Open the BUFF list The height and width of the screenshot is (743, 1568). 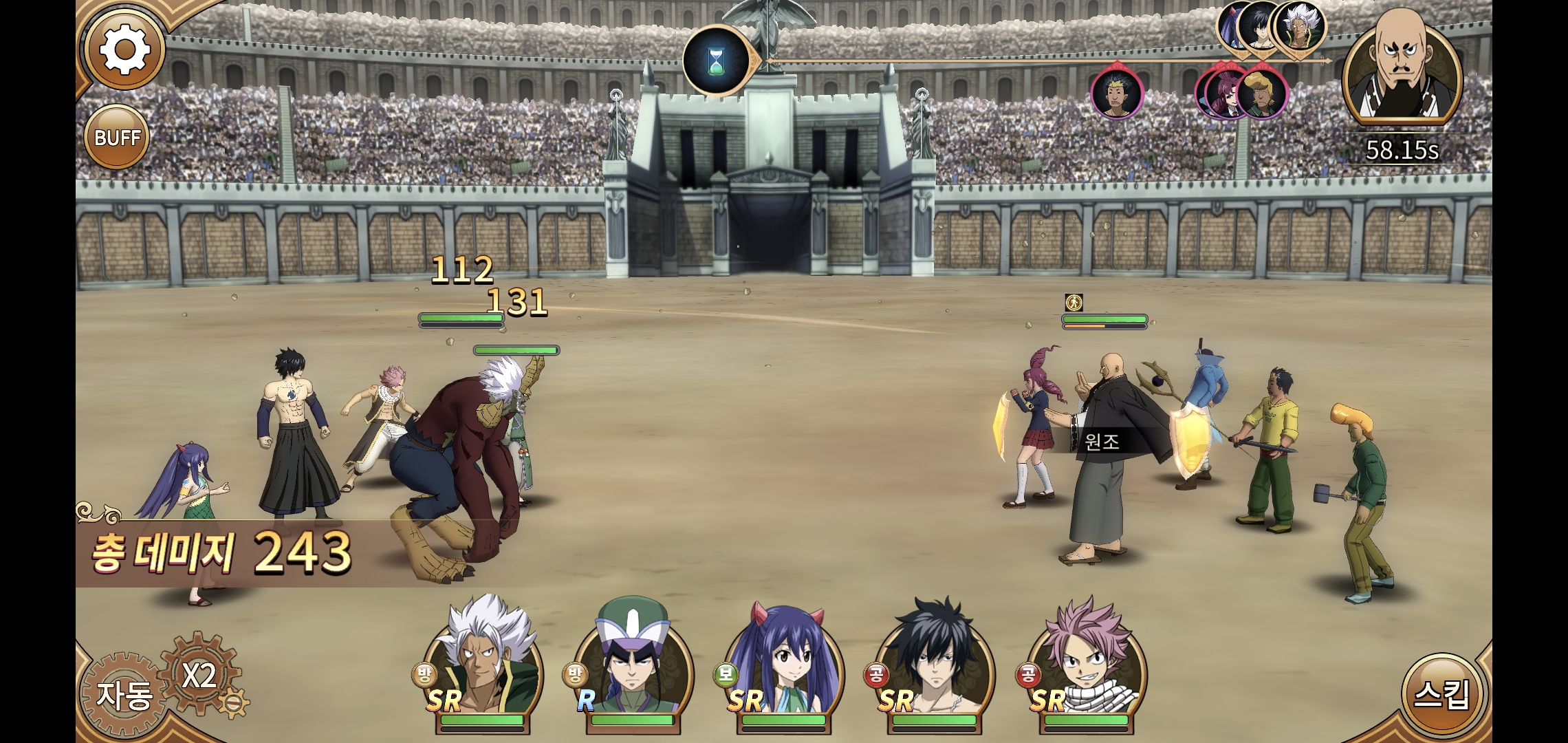117,137
